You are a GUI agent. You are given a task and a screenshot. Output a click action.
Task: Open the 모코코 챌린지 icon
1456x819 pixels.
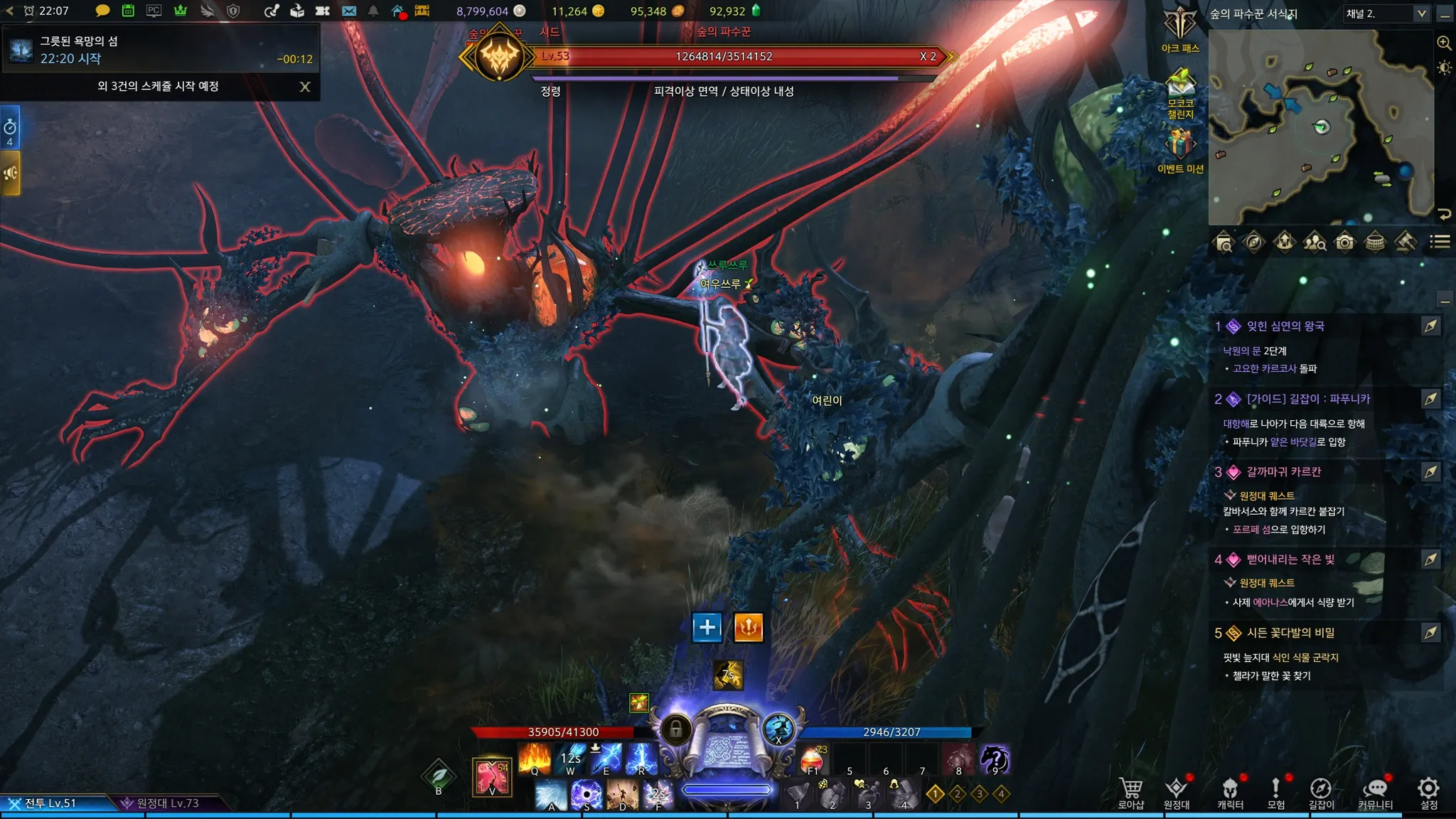click(1180, 90)
